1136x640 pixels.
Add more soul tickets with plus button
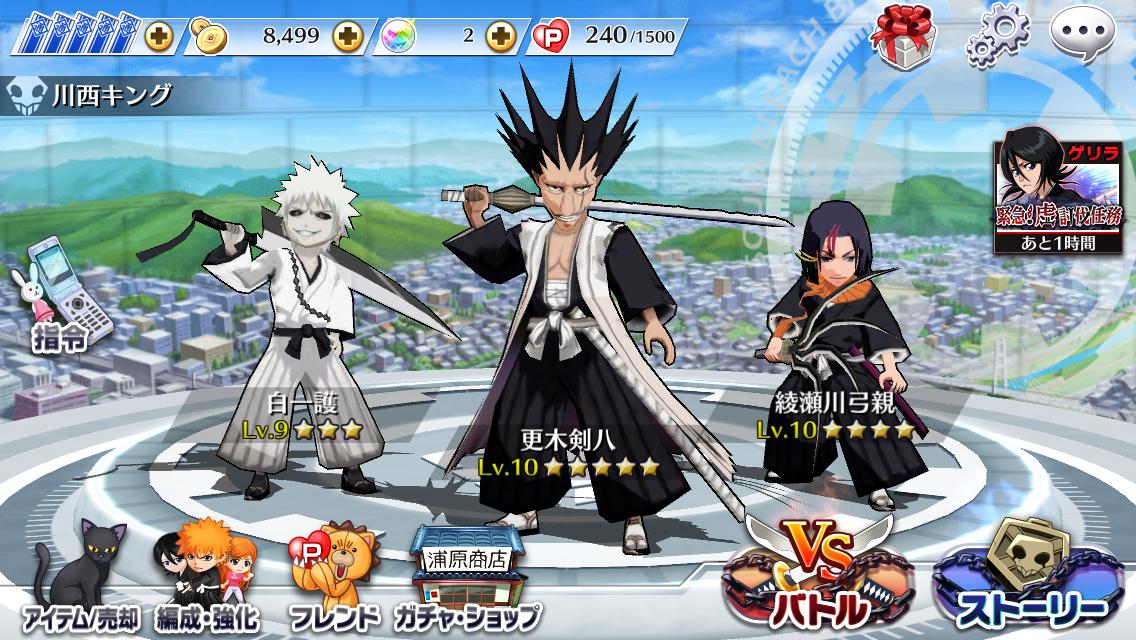(158, 38)
